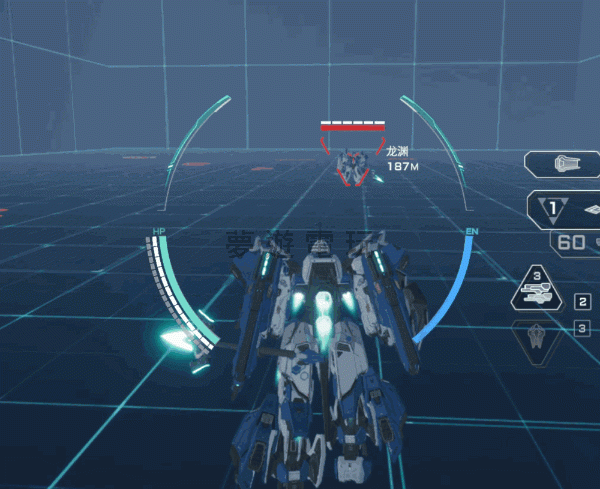Activate the triangular missile weapon slot
This screenshot has height=489, width=600.
[x=539, y=291]
